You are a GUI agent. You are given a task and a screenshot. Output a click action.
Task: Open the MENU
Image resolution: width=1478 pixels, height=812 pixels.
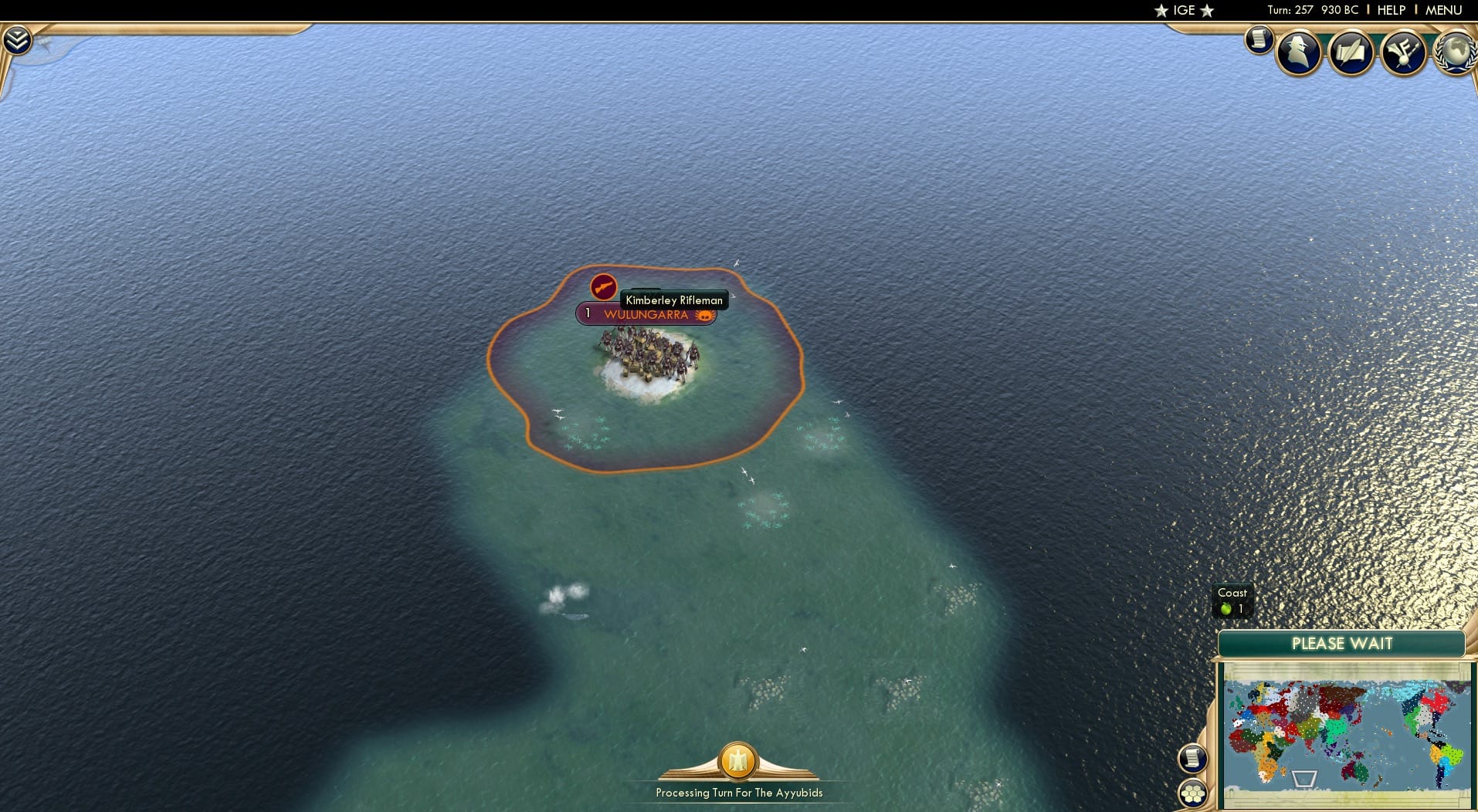coord(1445,10)
